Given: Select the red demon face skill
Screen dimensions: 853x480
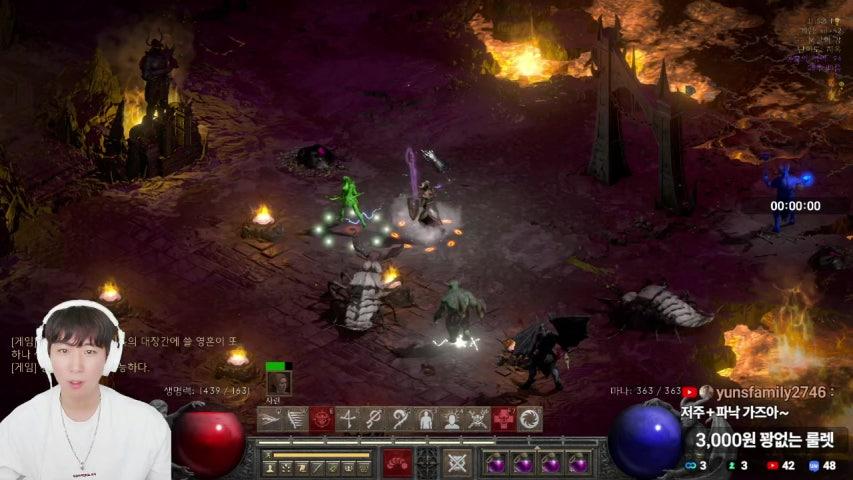Looking at the screenshot, I should point(322,419).
